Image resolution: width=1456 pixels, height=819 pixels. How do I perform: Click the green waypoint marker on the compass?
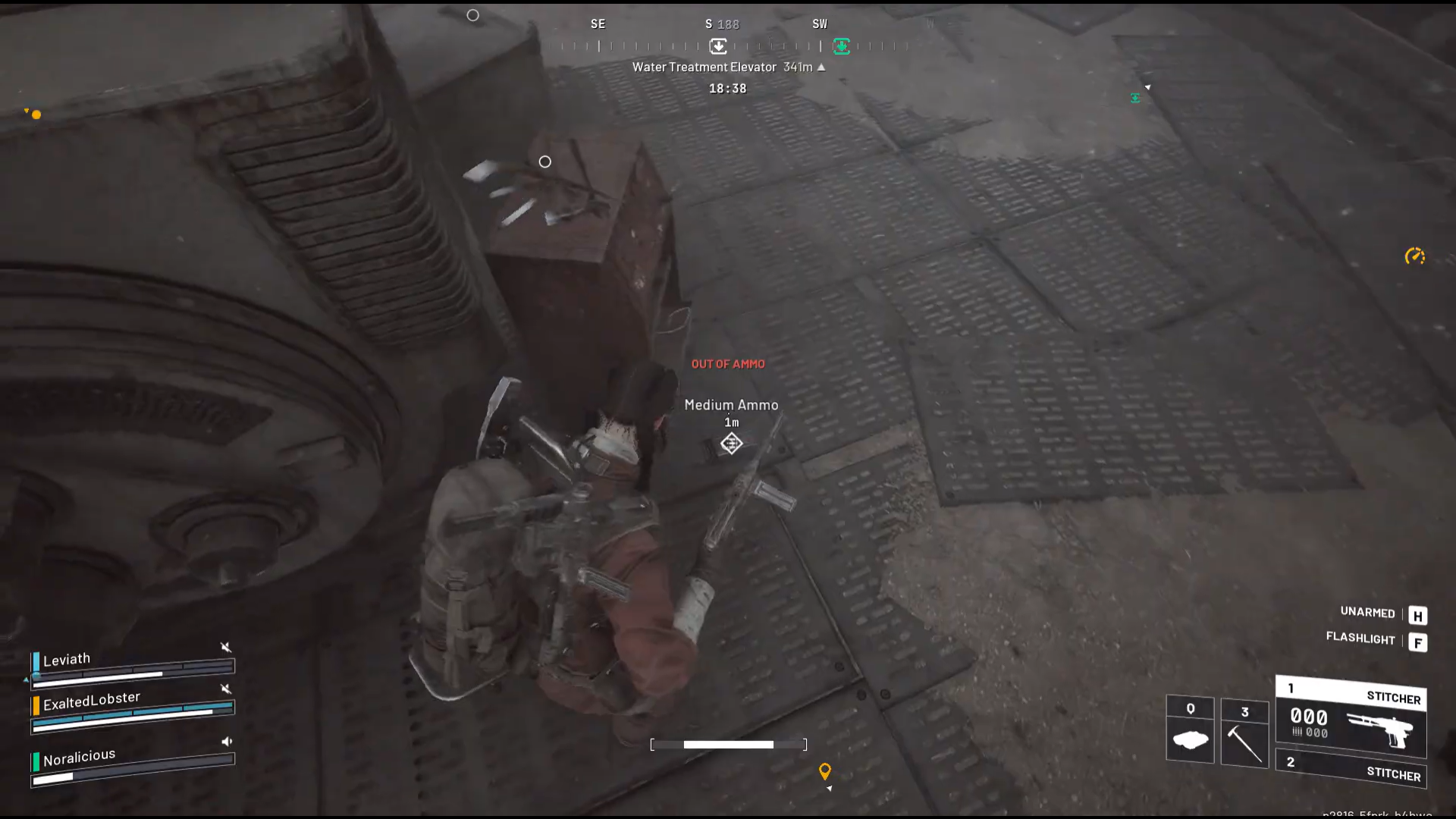(x=842, y=47)
